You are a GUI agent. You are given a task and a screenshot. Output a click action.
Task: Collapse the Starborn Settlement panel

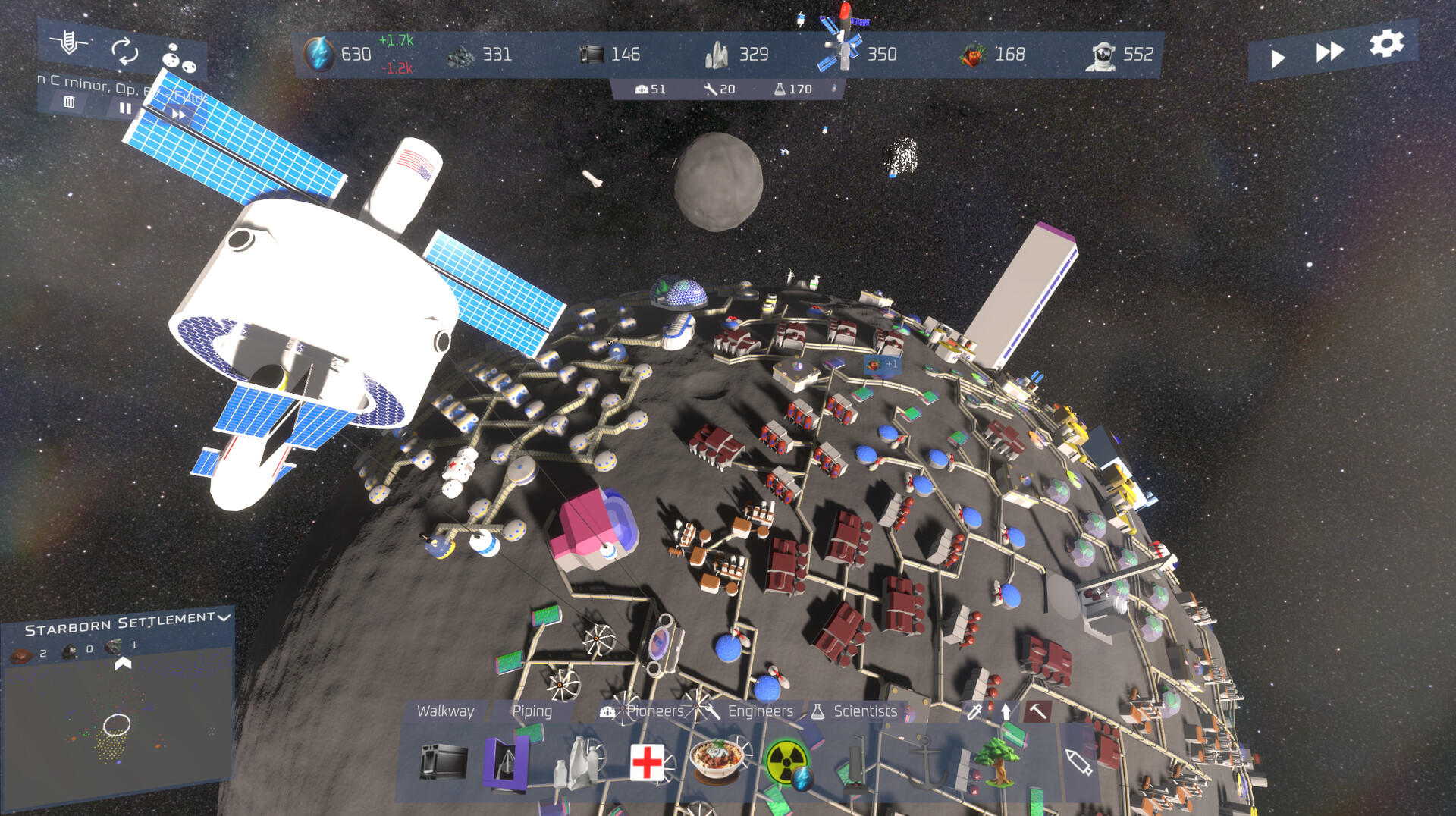click(224, 617)
